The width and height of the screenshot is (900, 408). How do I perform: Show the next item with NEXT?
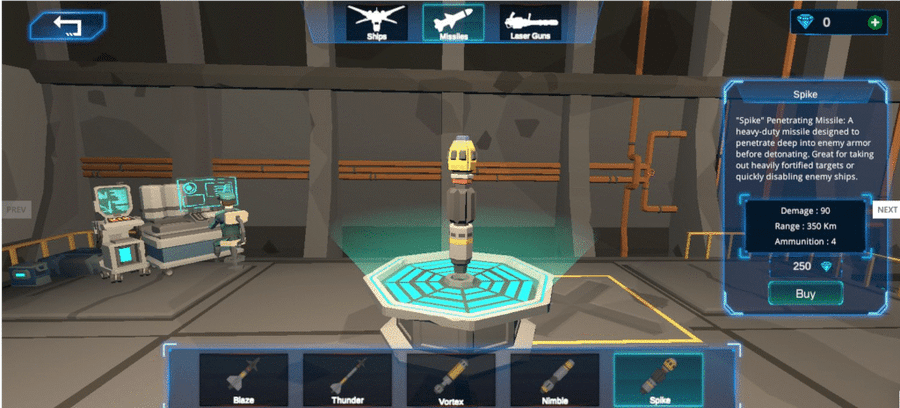click(886, 210)
